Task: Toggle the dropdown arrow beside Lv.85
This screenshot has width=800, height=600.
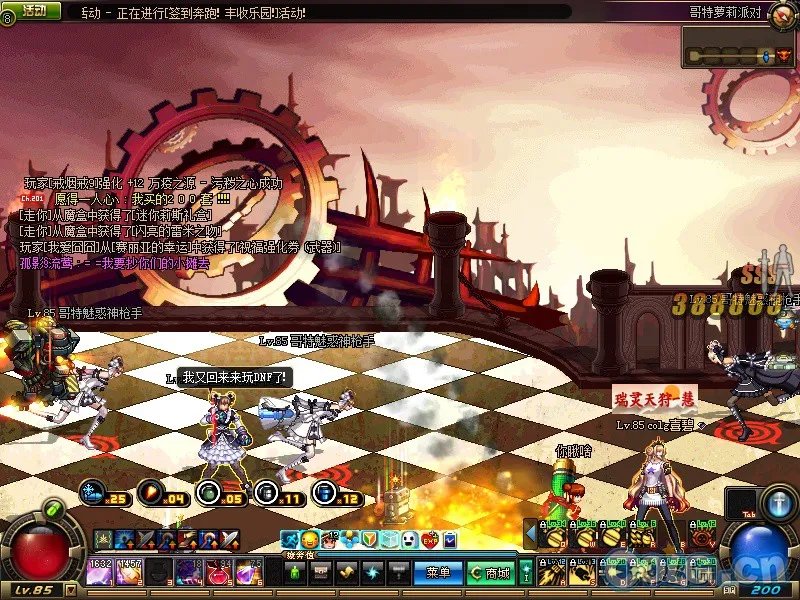Action: (70, 590)
